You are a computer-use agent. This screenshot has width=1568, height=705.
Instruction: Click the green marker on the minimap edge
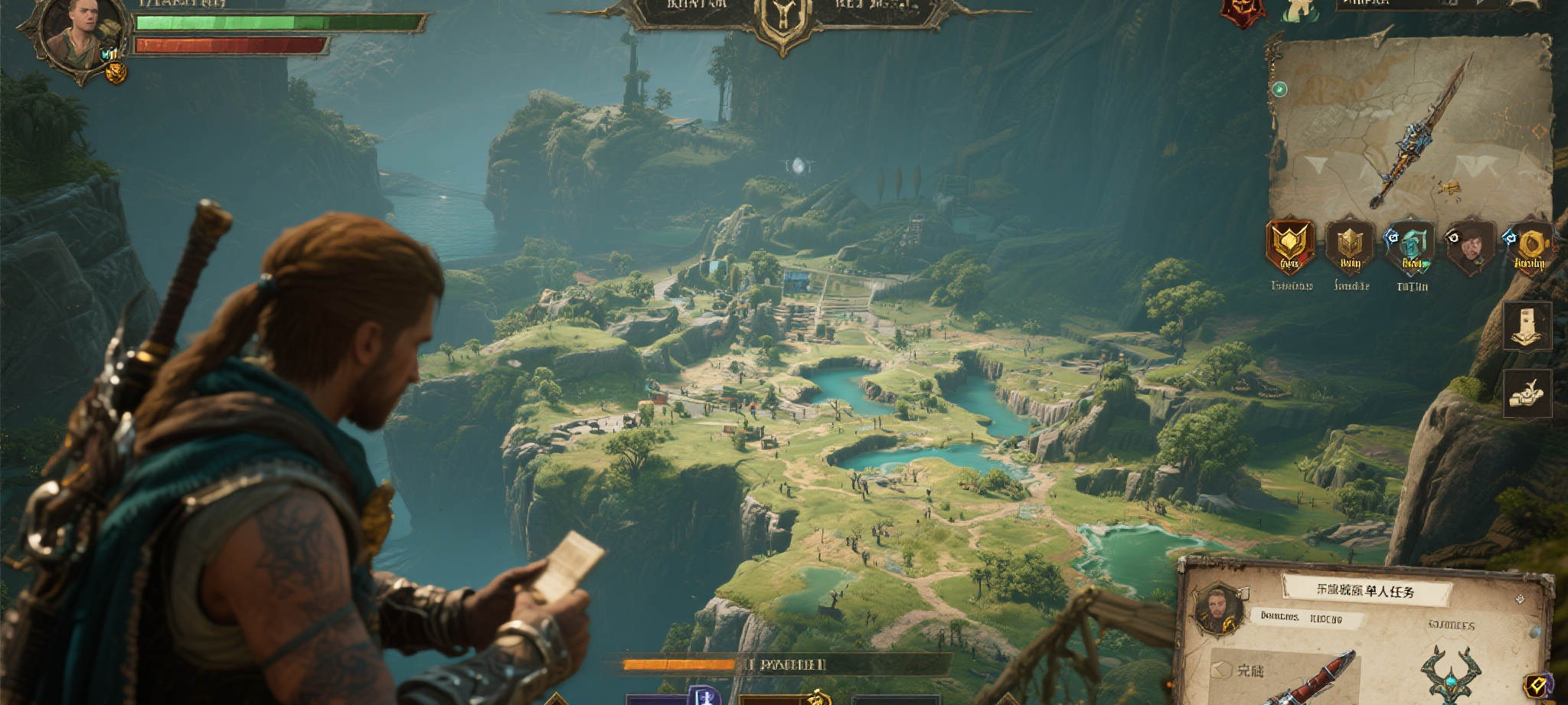[1279, 90]
